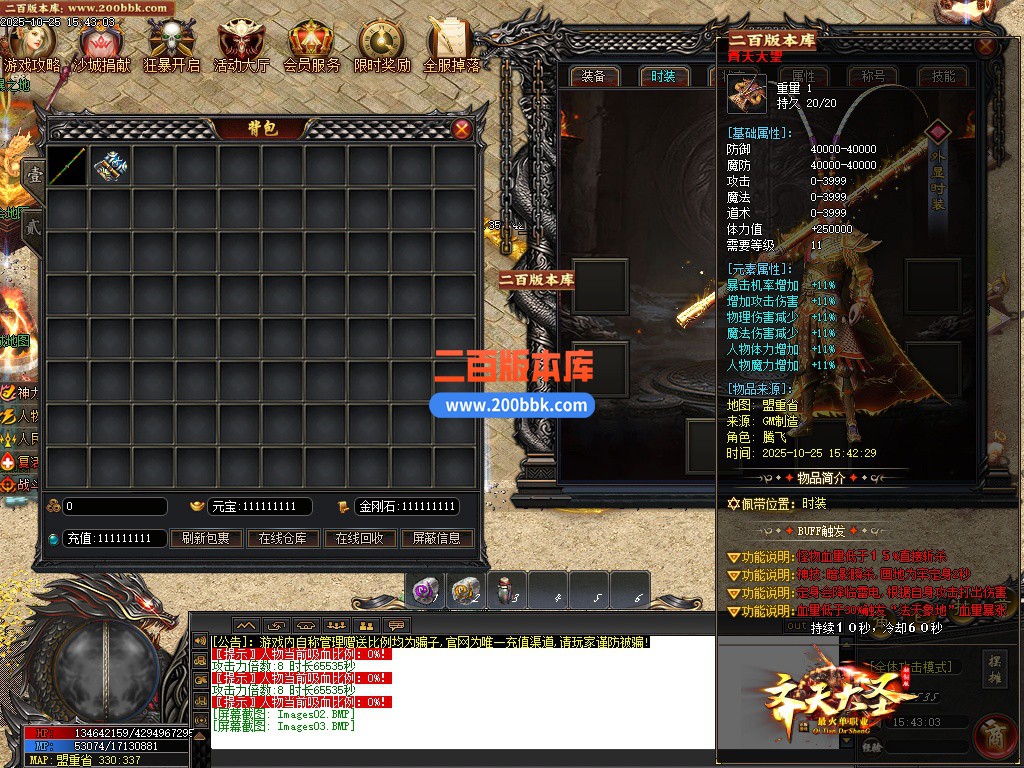Screen dimensions: 1024x768
Task: Select the green staff in the backpack
Action: click(67, 166)
